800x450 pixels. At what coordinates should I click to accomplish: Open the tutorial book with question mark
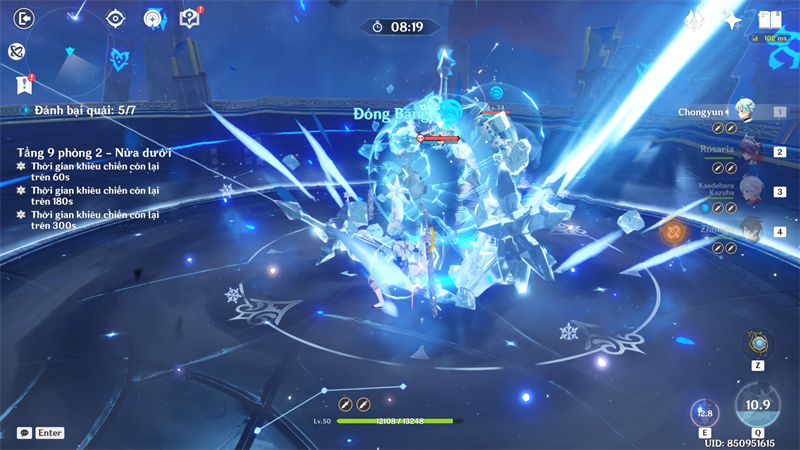189,18
